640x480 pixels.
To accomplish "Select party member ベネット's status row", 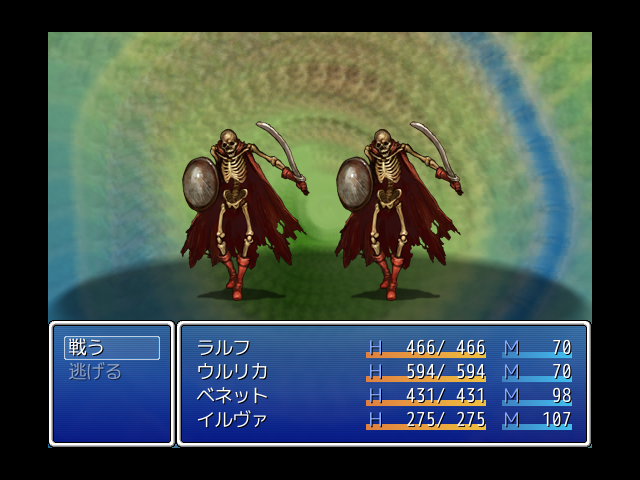I will [383, 396].
